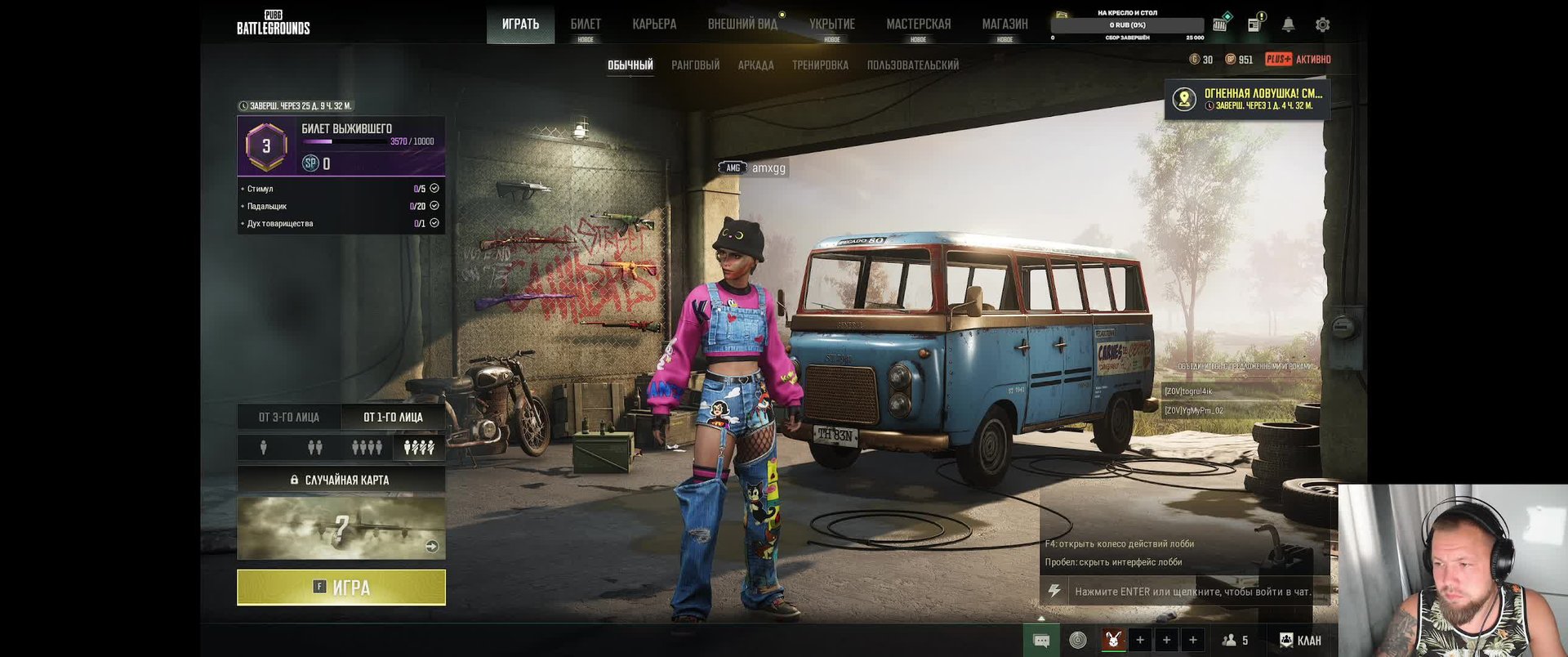Open the random map preview thumbnail
The width and height of the screenshot is (1568, 657).
(x=341, y=528)
